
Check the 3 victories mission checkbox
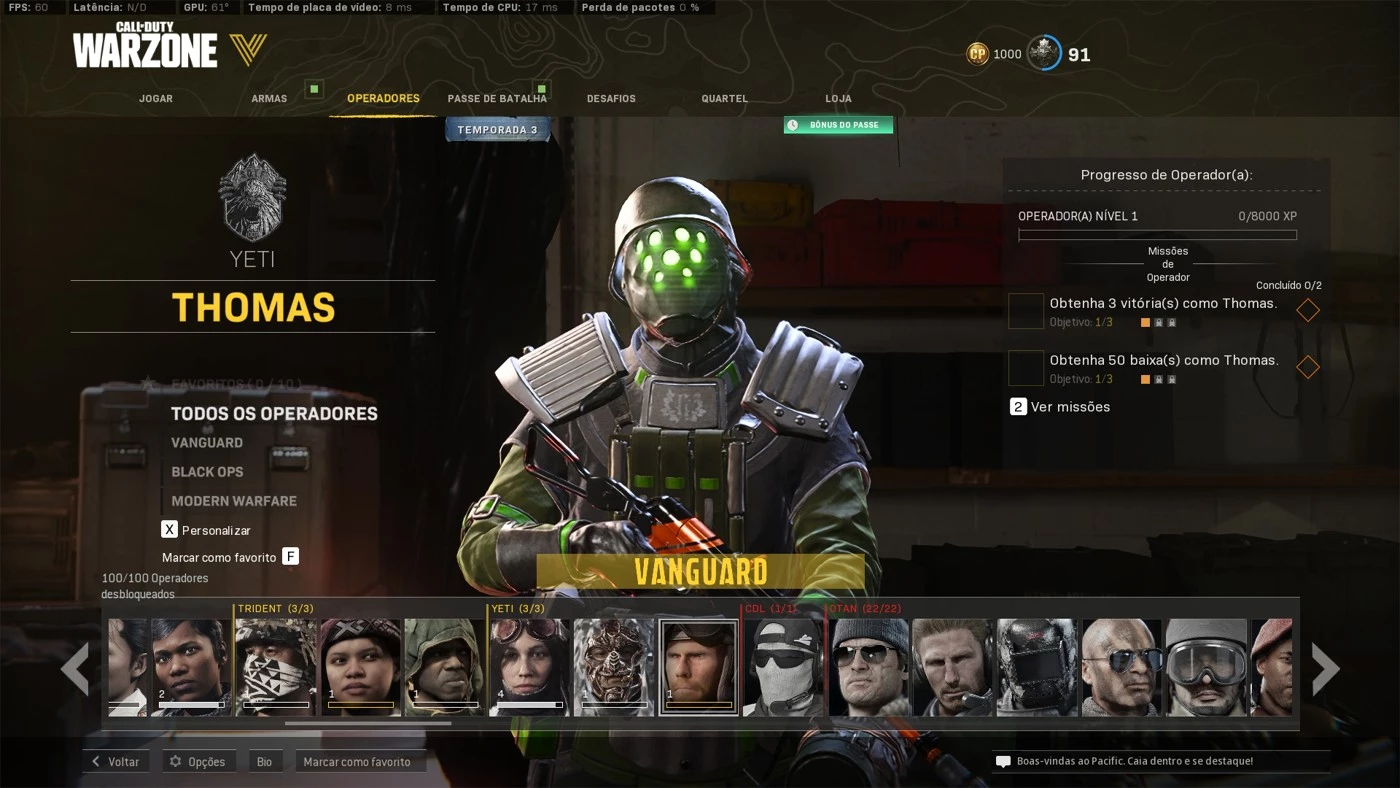pyautogui.click(x=1026, y=311)
